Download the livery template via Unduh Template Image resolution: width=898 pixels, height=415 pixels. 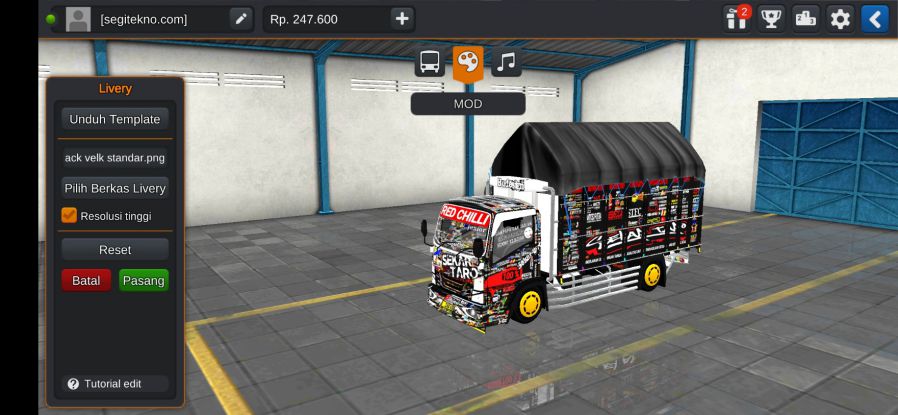pos(114,119)
